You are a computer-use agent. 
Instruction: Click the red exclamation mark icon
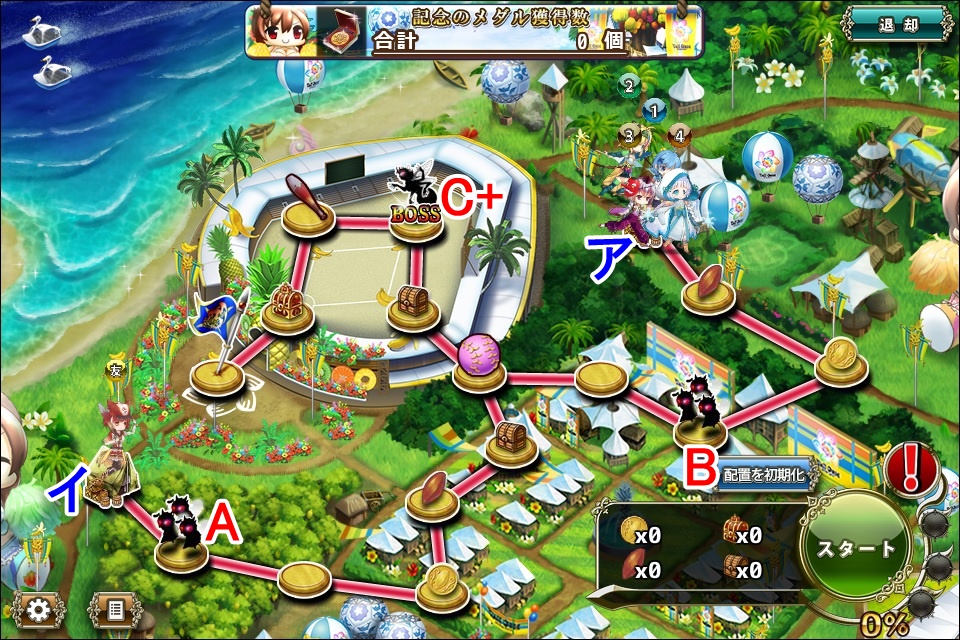(910, 467)
